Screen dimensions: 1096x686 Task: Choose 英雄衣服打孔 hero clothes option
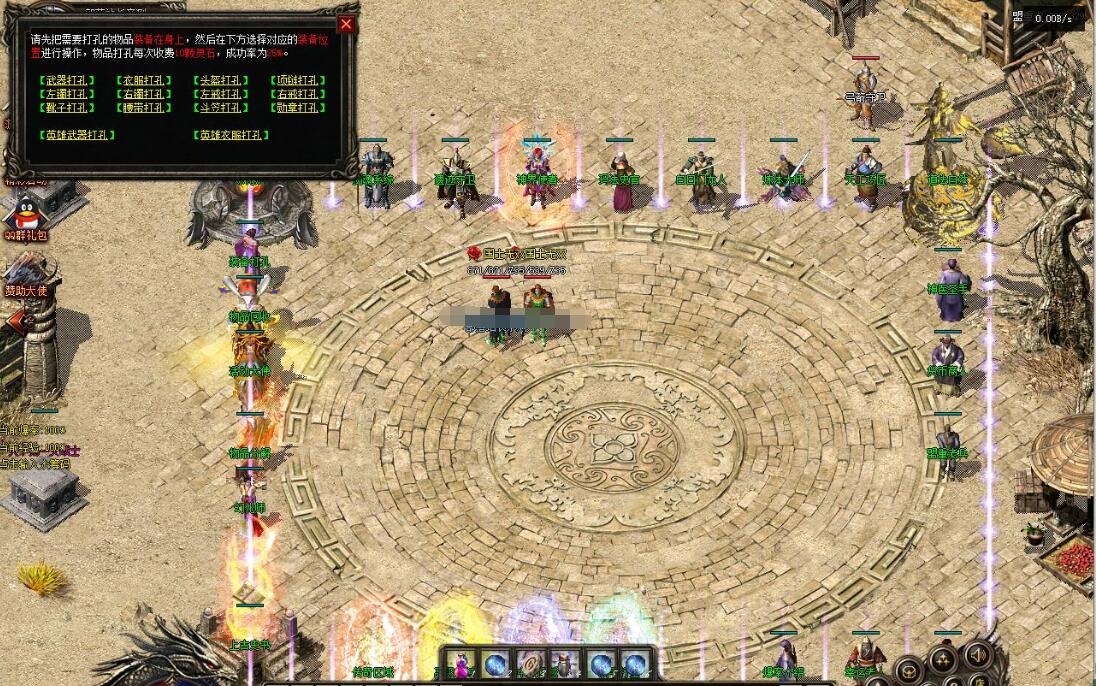pos(232,135)
